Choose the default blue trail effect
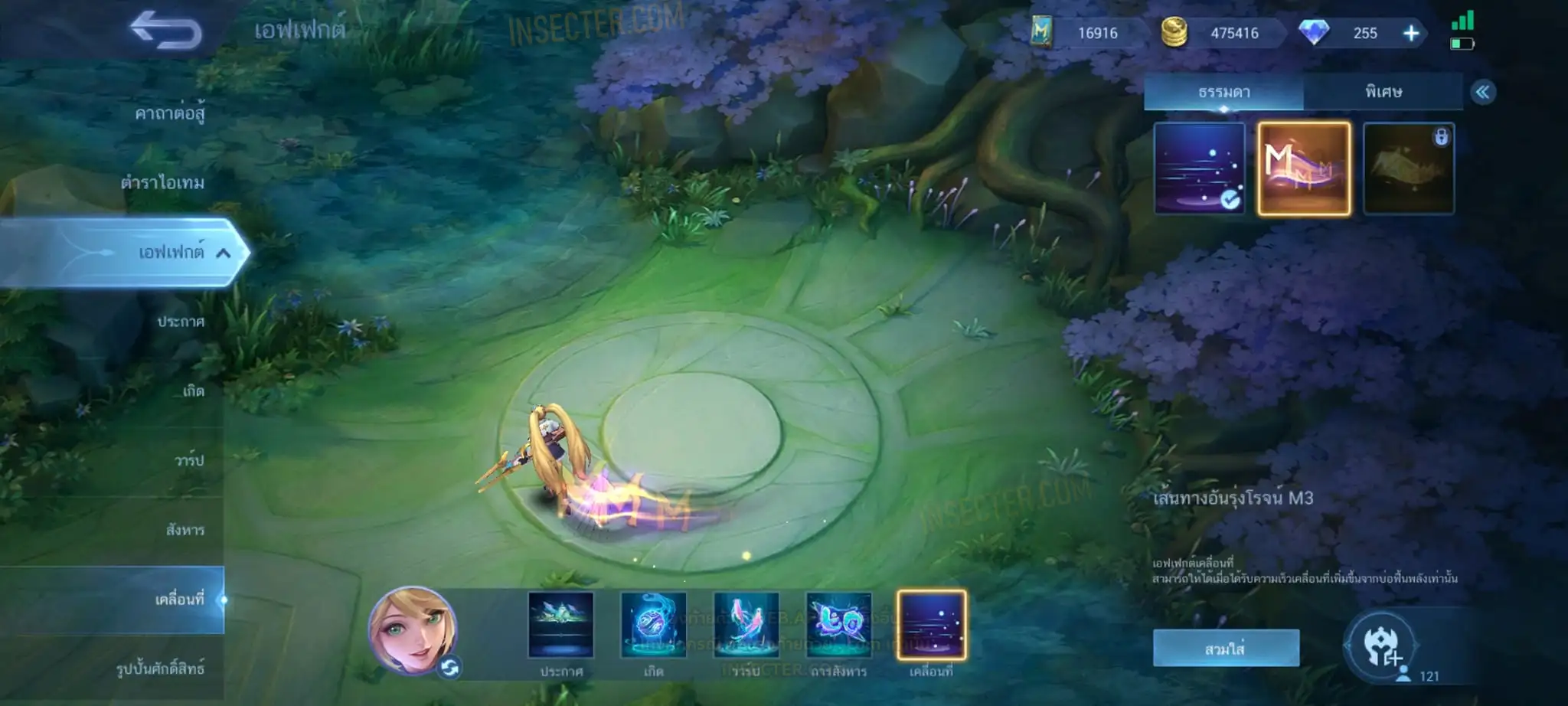 [x=1199, y=168]
